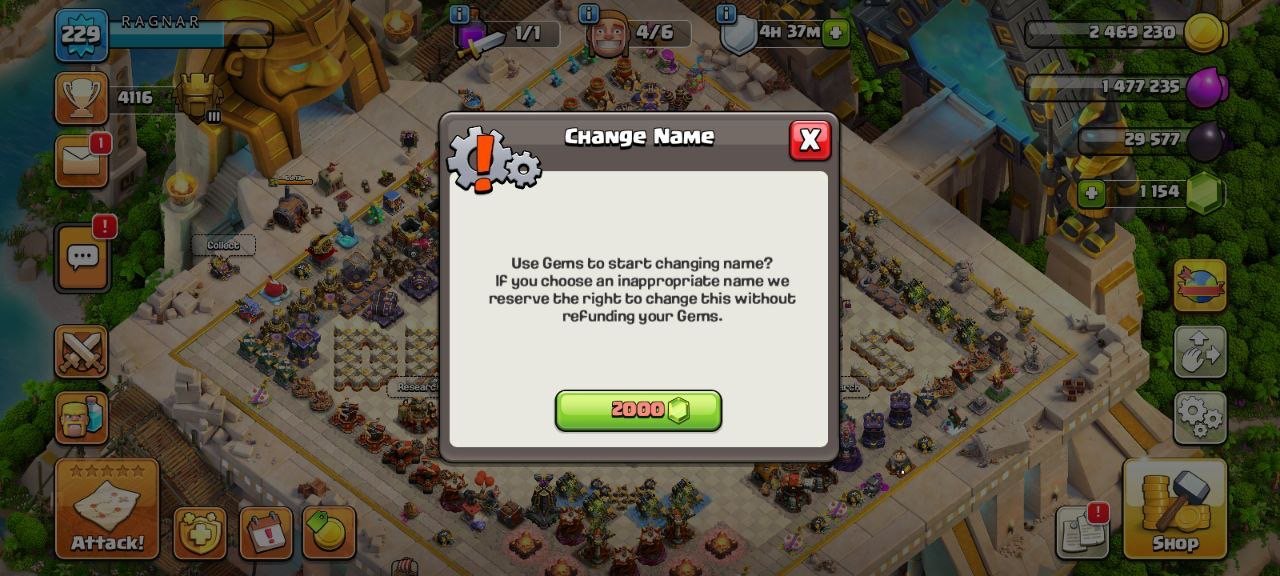1280x576 pixels.
Task: Open the layout editor hand button
Action: 1200,352
